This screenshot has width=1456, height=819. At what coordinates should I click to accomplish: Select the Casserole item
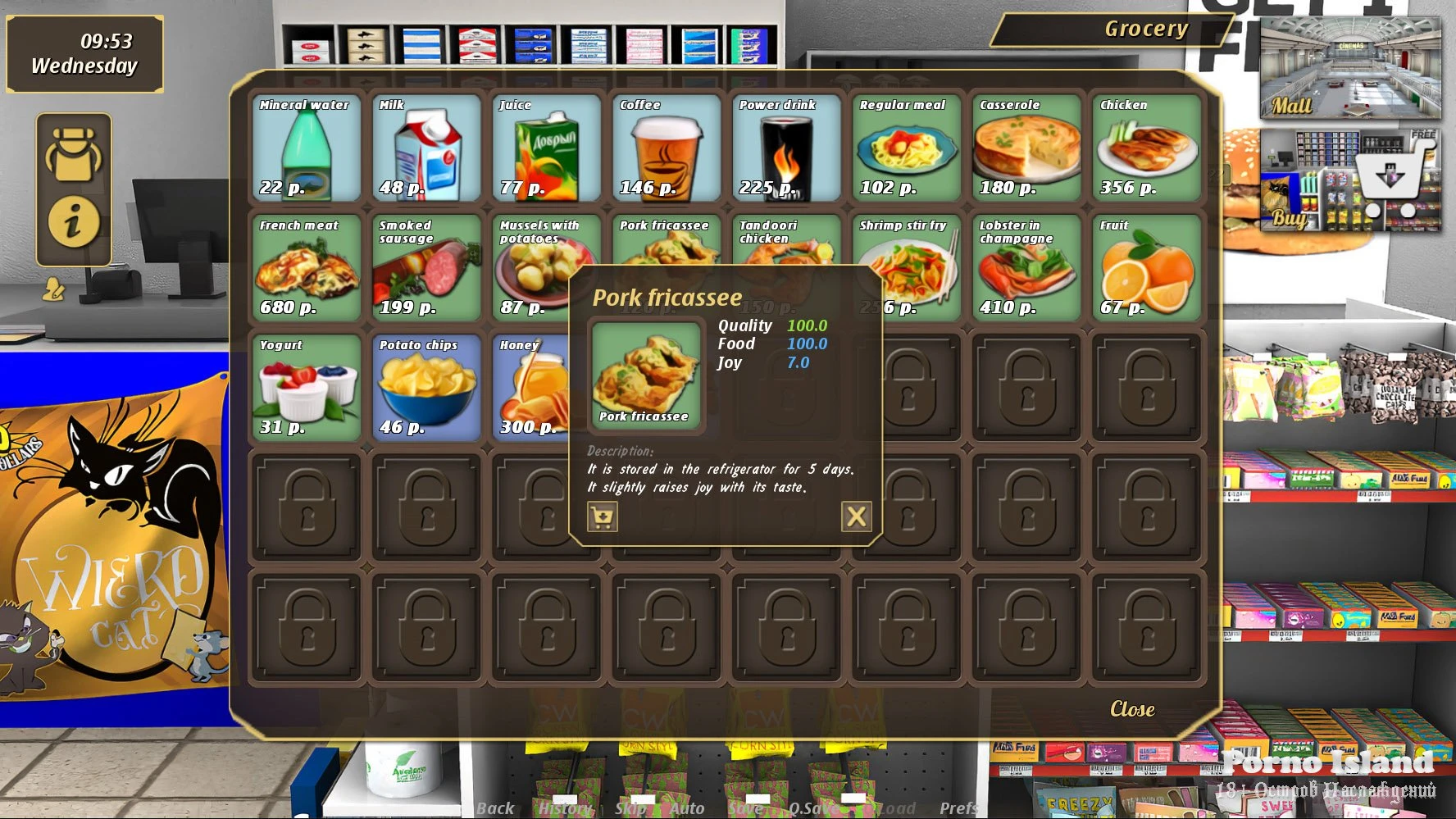(x=1026, y=148)
